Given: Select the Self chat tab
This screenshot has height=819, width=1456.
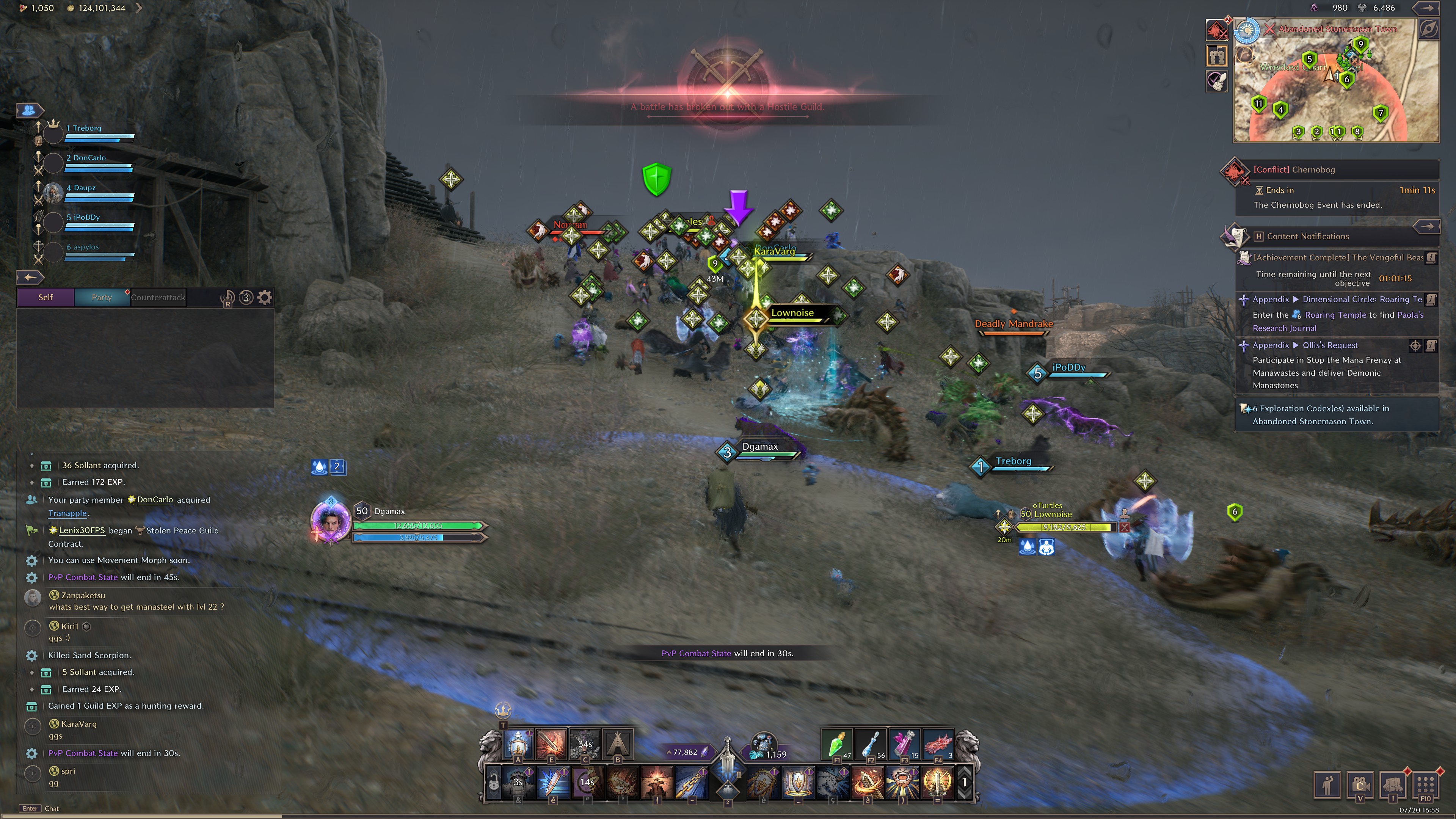Looking at the screenshot, I should click(x=45, y=297).
